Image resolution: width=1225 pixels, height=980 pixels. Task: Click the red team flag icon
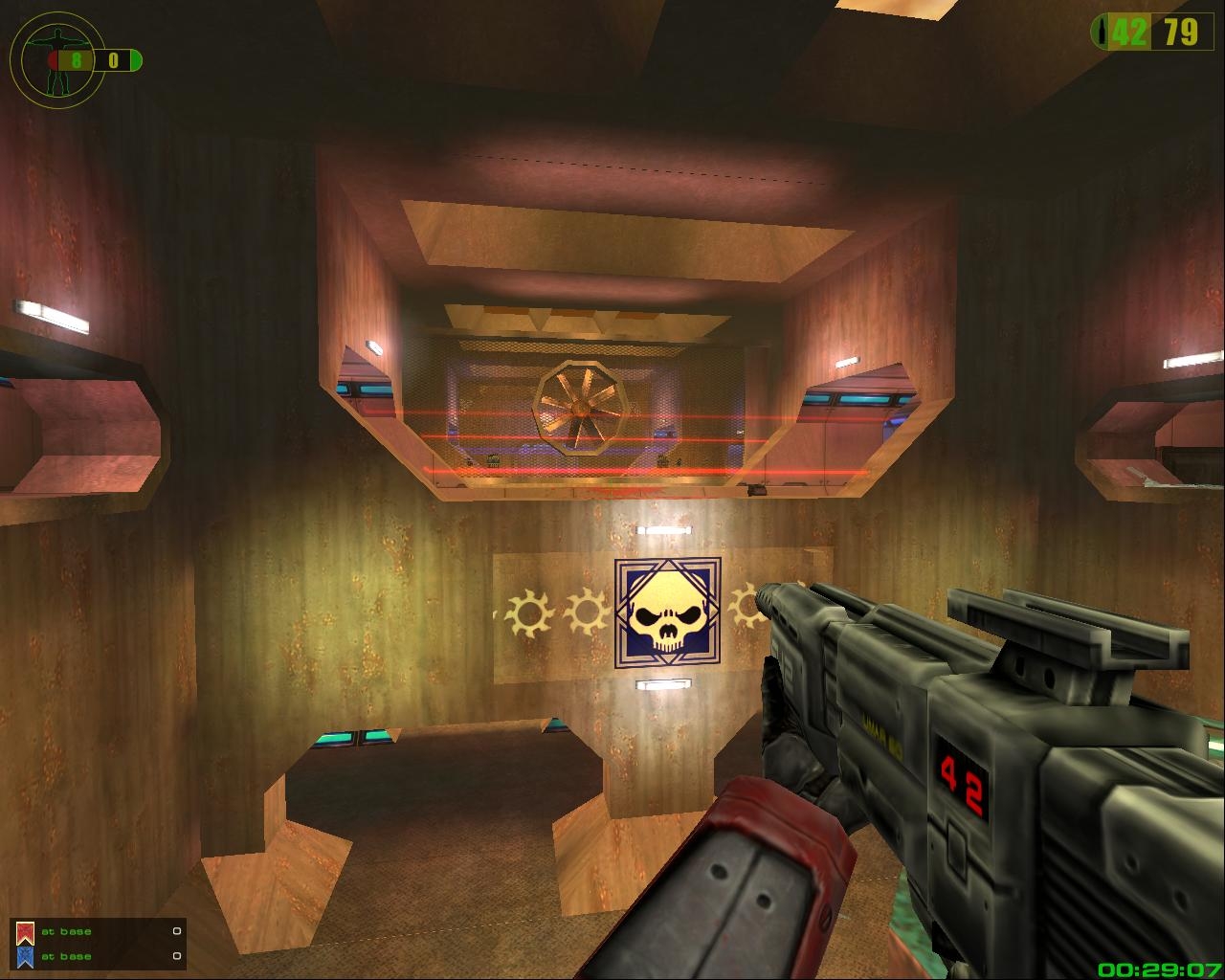[26, 932]
